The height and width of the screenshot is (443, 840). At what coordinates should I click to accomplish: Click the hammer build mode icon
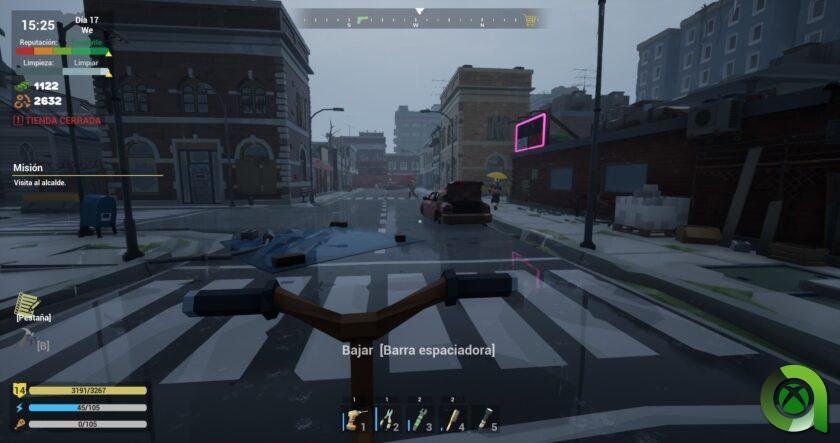pyautogui.click(x=26, y=340)
